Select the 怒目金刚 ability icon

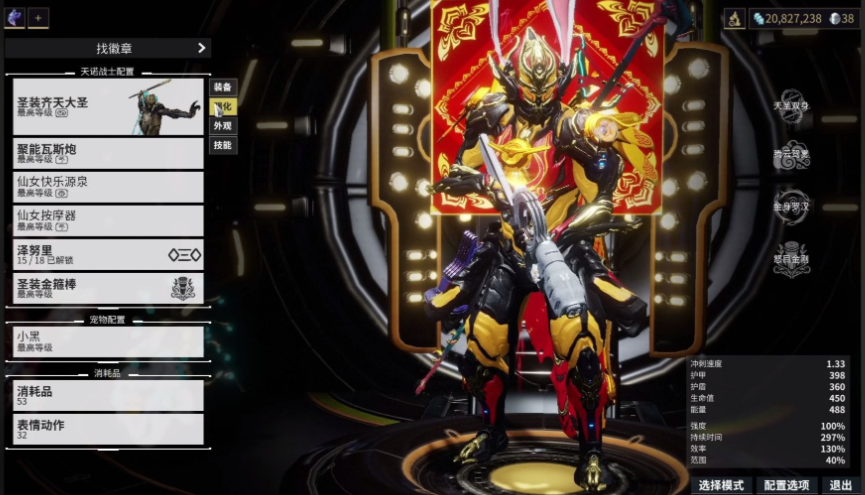792,254
